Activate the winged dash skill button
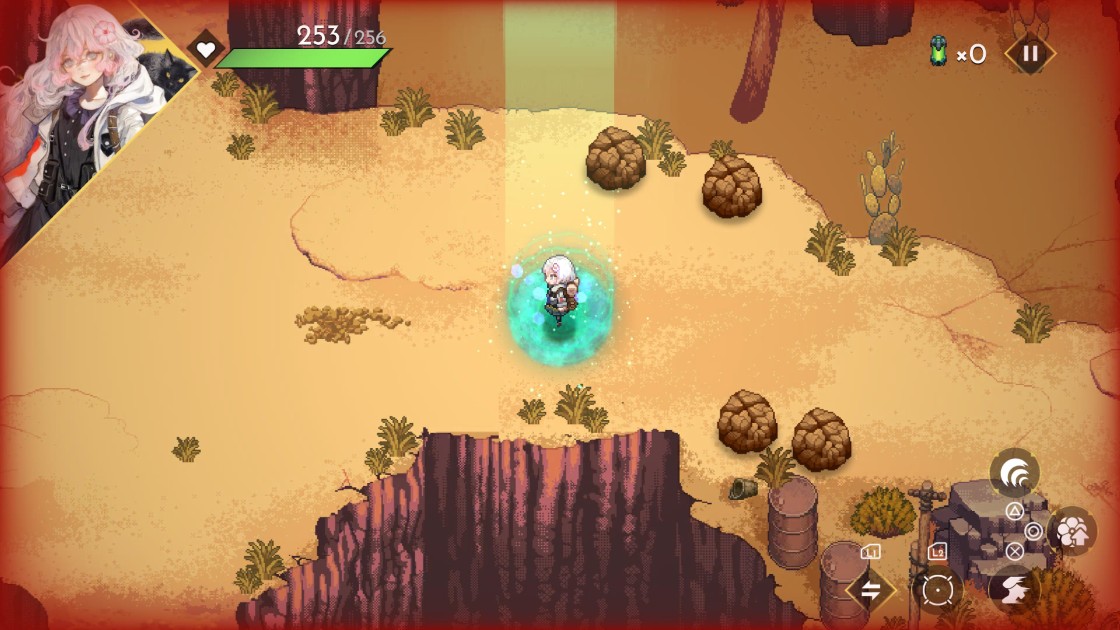The width and height of the screenshot is (1120, 630). 1013,590
